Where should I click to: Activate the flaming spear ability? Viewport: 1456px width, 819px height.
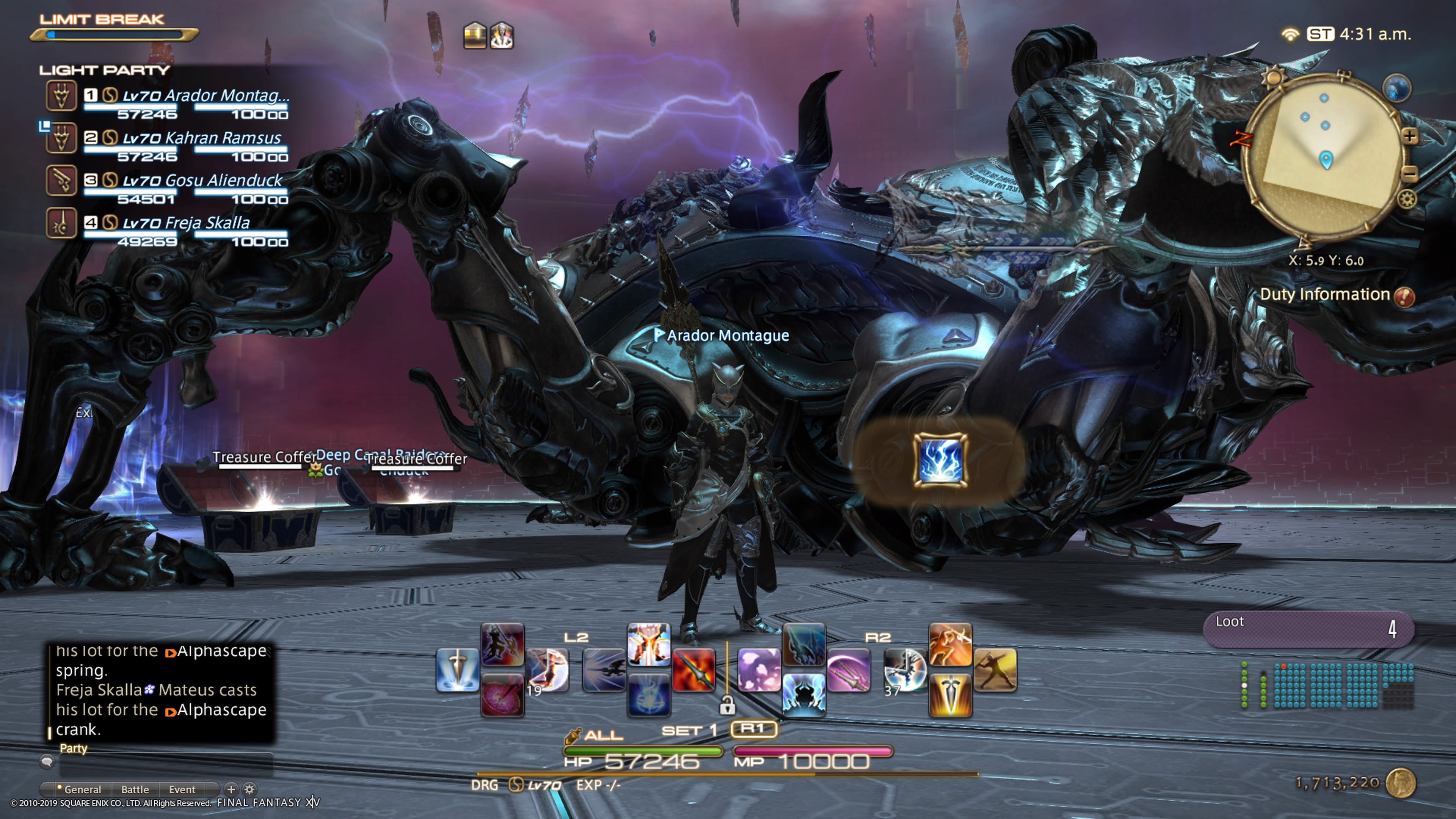pyautogui.click(x=693, y=670)
